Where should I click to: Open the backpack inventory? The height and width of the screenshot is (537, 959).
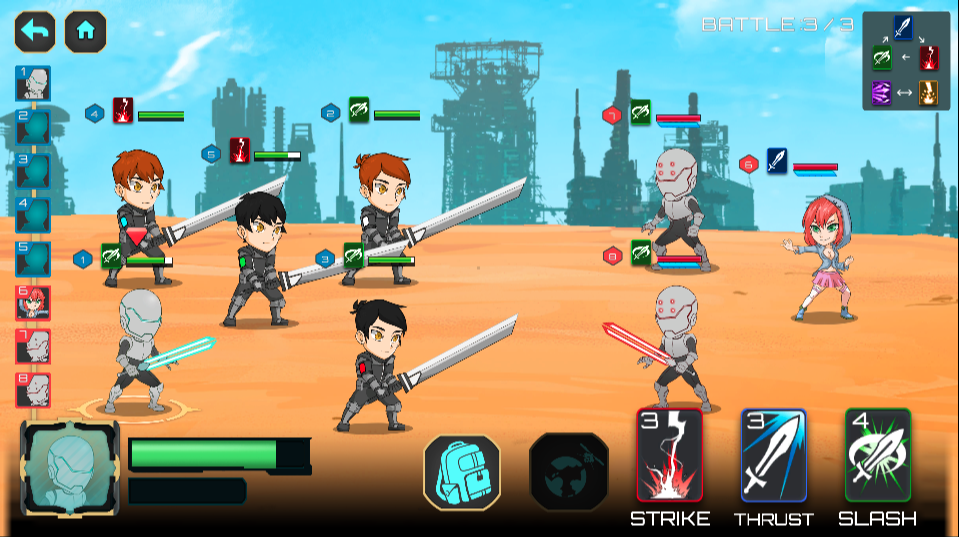point(461,472)
